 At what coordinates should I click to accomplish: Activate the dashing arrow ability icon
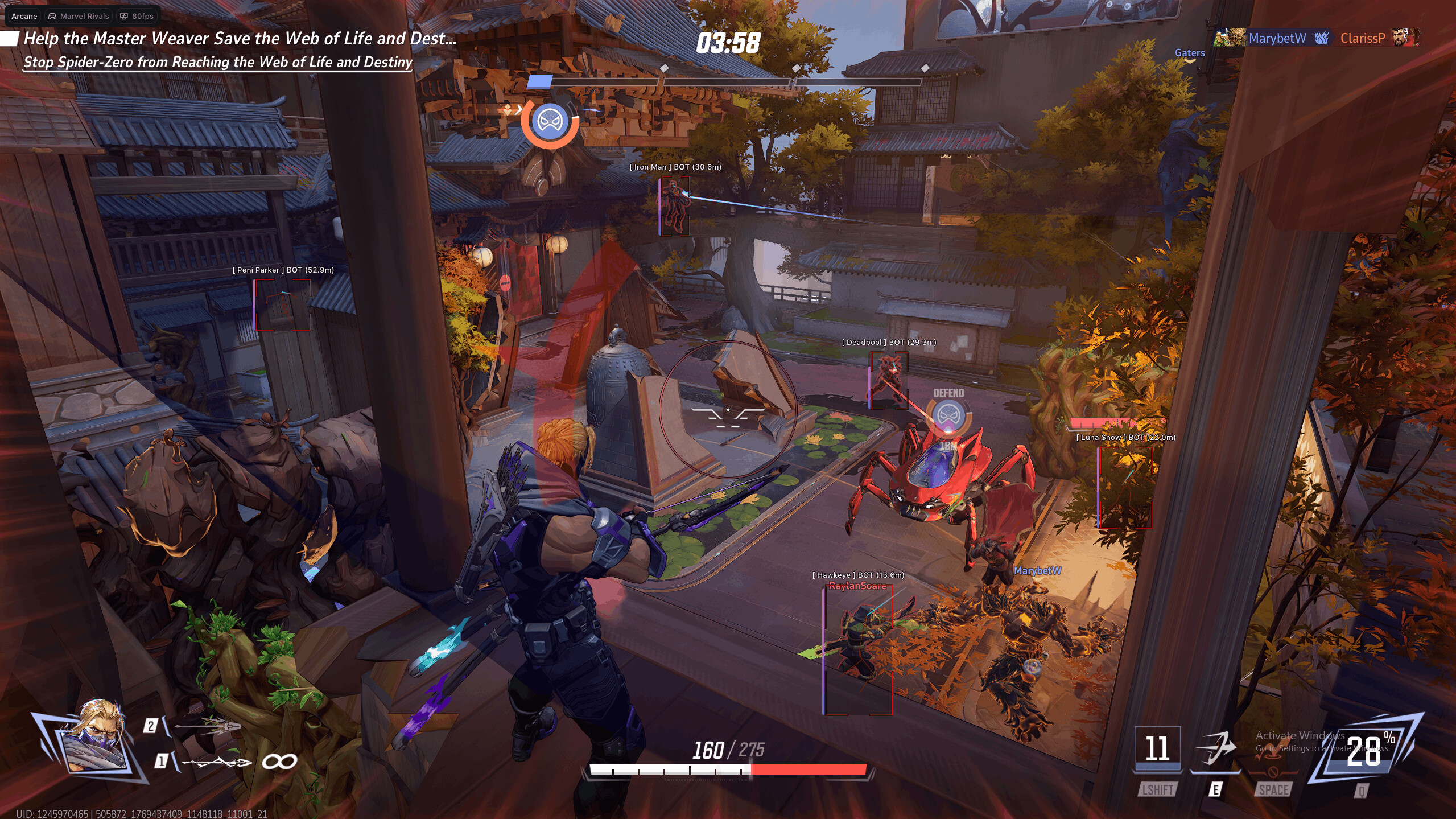coord(1215,748)
